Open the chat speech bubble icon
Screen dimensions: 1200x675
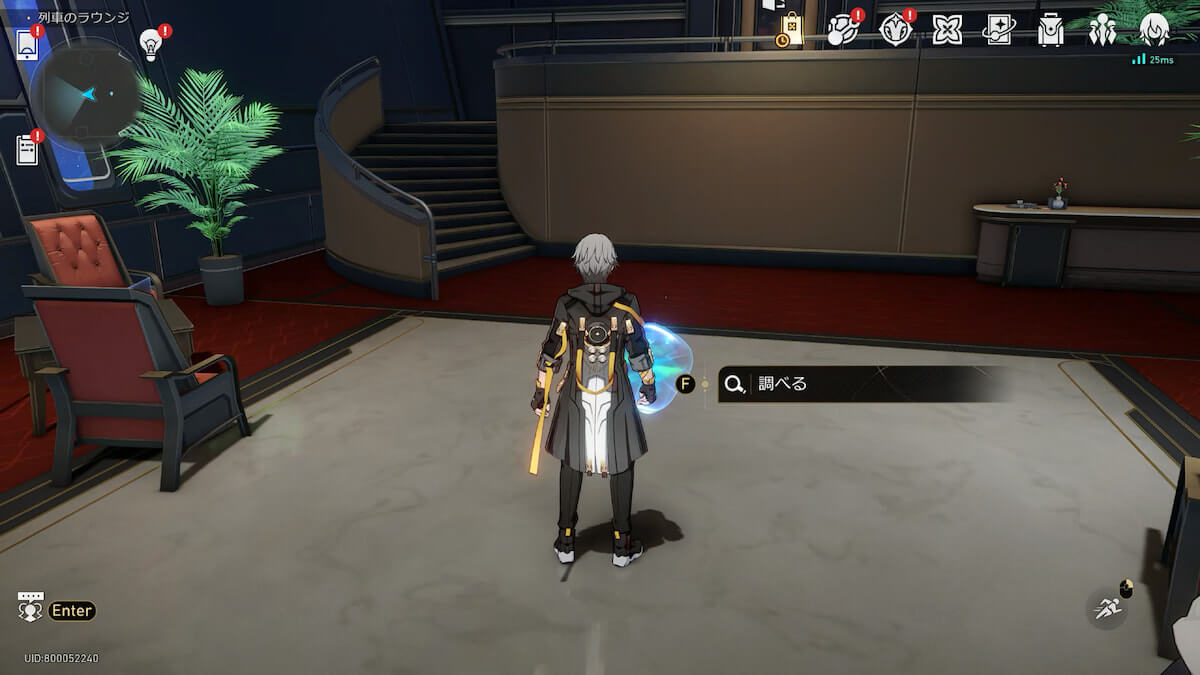click(31, 607)
